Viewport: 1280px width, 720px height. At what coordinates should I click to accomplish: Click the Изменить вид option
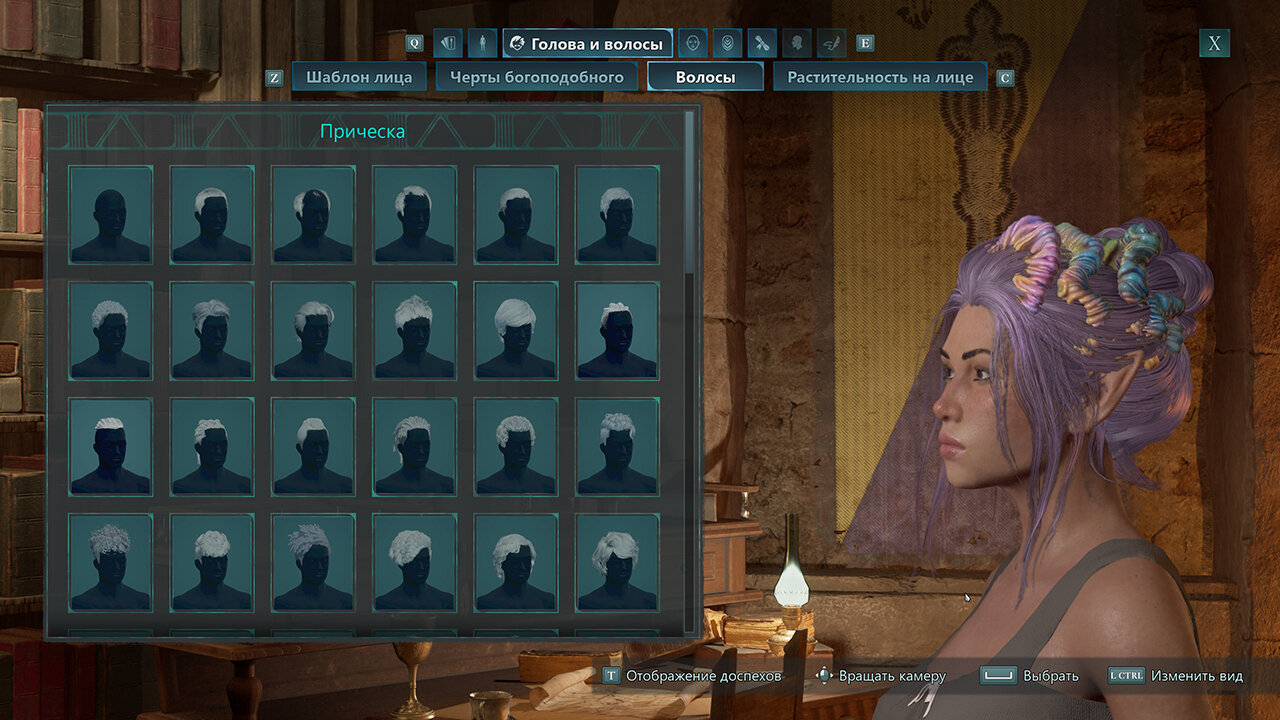1175,676
